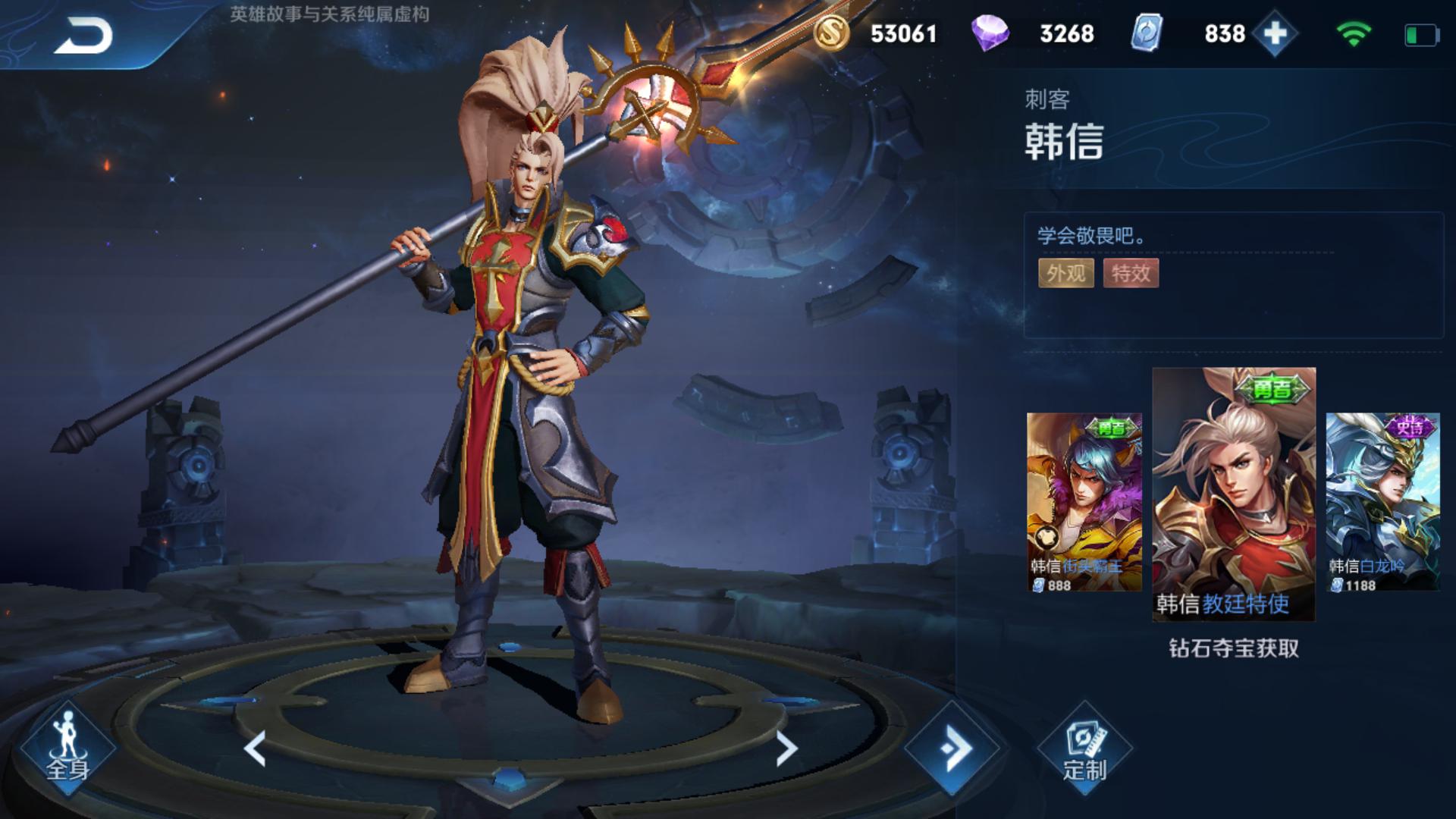The width and height of the screenshot is (1456, 819).
Task: Show the 外观 appearance tag
Action: 1065,273
